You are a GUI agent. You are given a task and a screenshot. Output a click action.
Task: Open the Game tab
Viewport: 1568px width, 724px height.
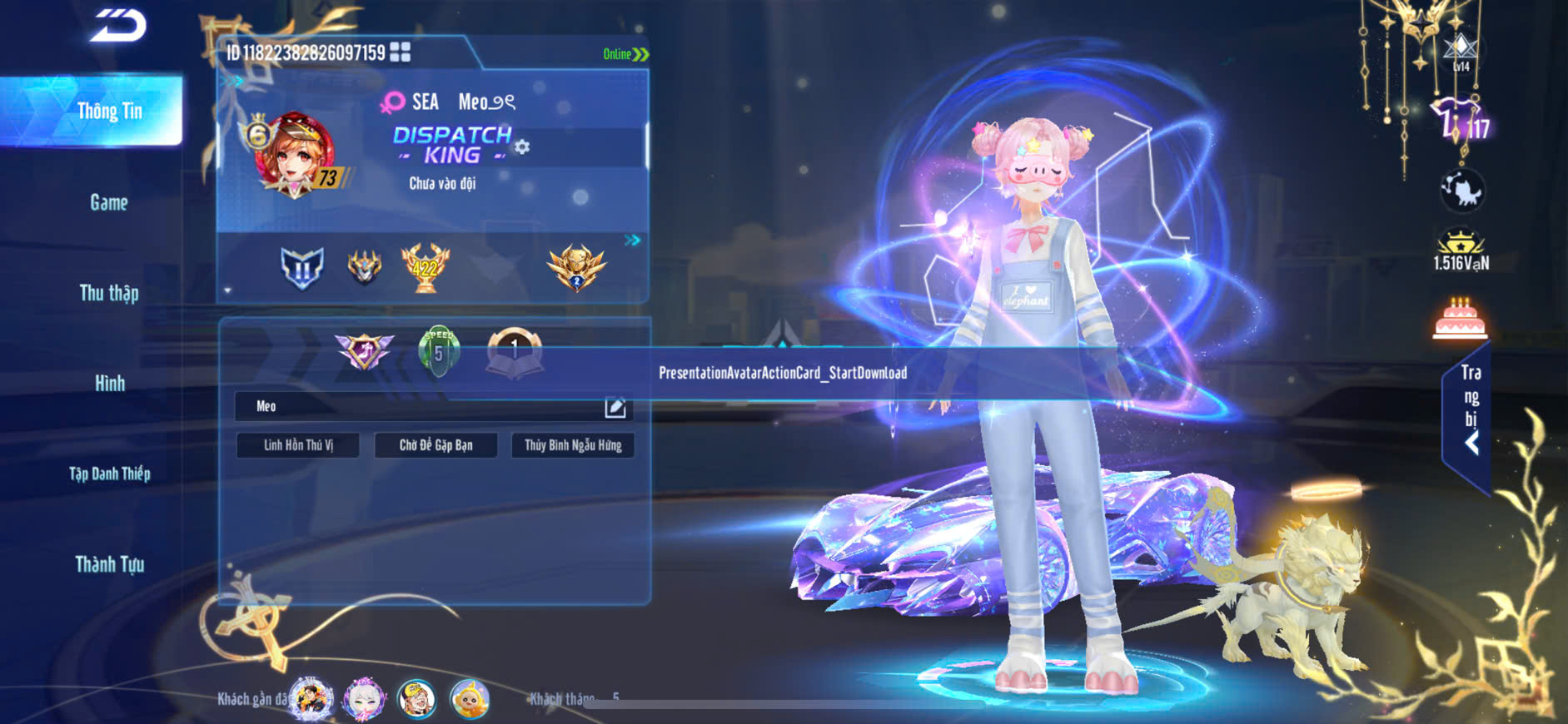pos(109,202)
